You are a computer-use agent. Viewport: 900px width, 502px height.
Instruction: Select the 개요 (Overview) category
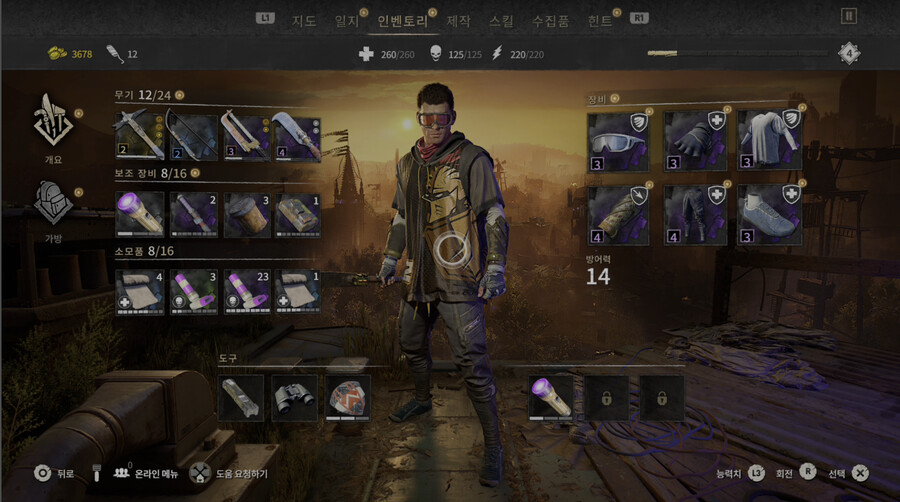tap(54, 126)
